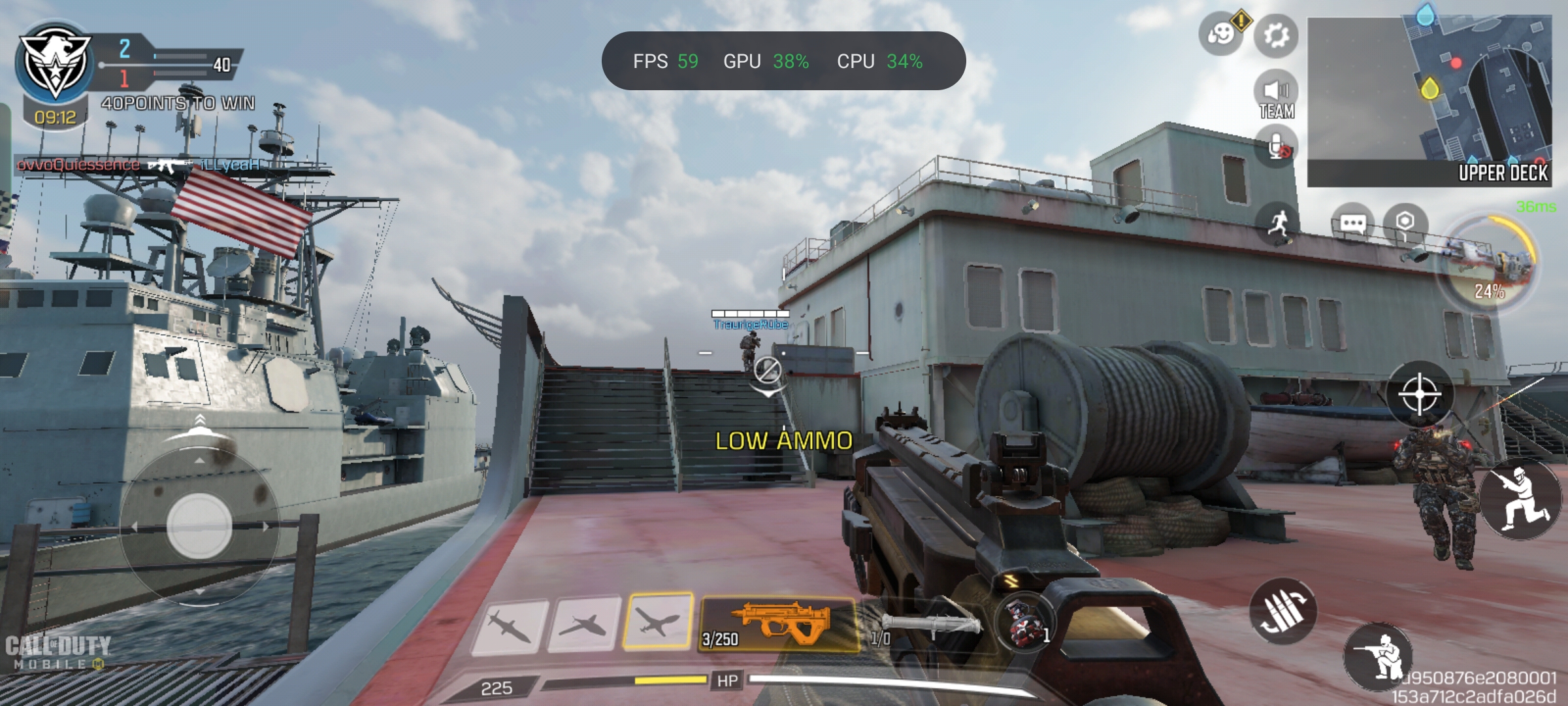Open the gear settings menu
Viewport: 1568px width, 706px height.
coord(1275,34)
